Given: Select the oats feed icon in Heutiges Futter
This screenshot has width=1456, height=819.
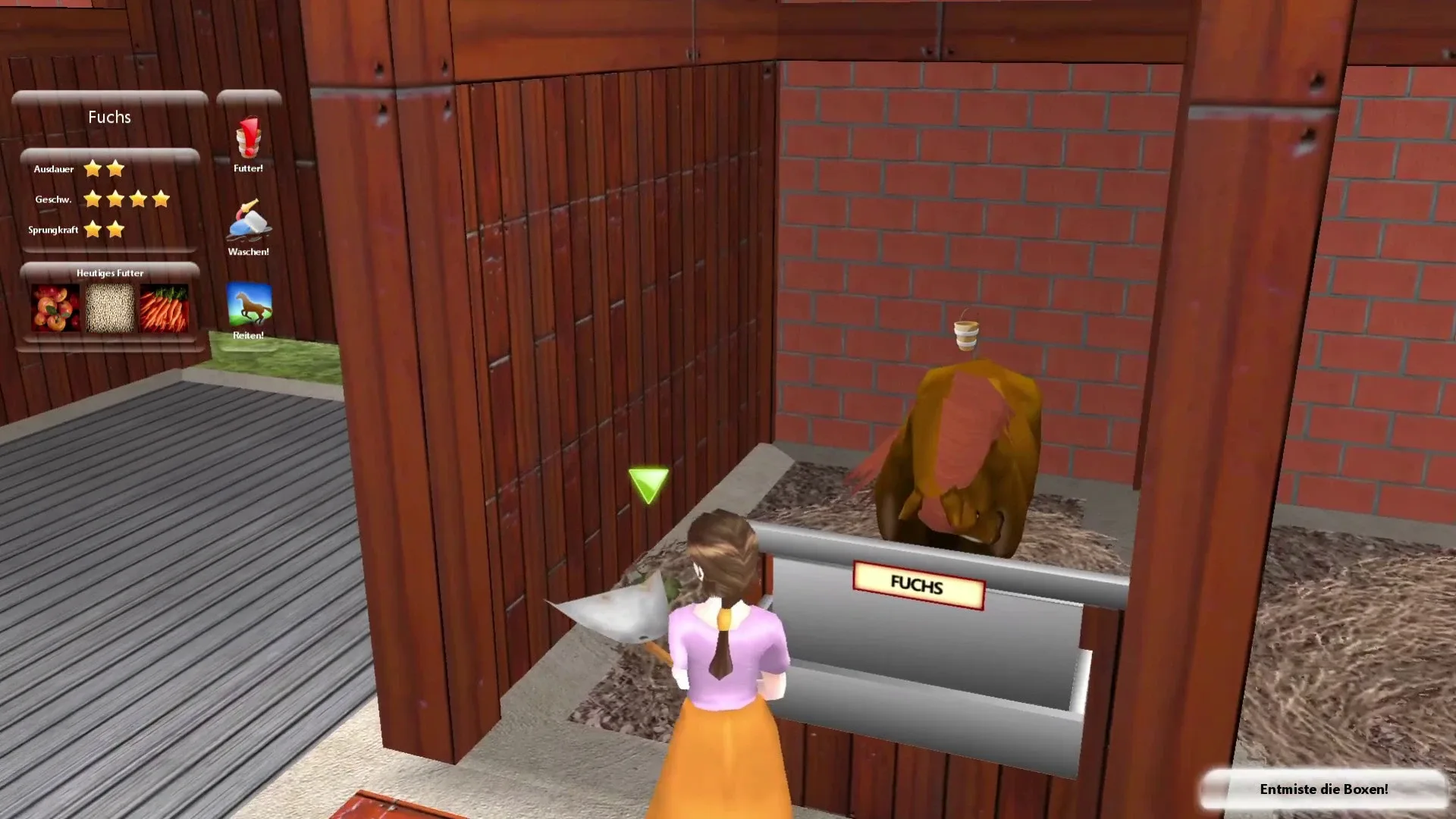Looking at the screenshot, I should click(109, 309).
